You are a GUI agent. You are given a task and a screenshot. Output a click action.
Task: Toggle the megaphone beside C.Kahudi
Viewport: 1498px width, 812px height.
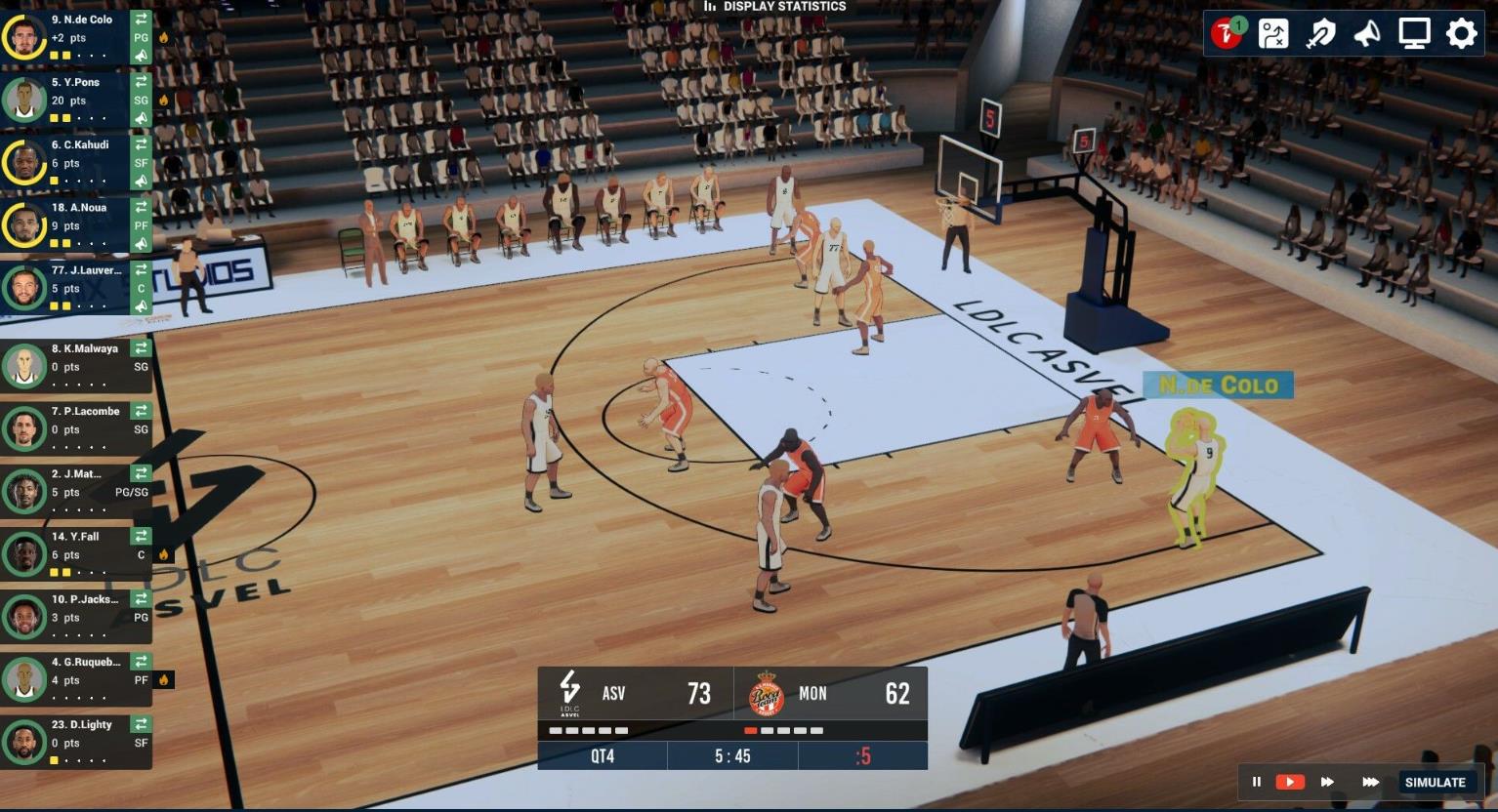[141, 181]
